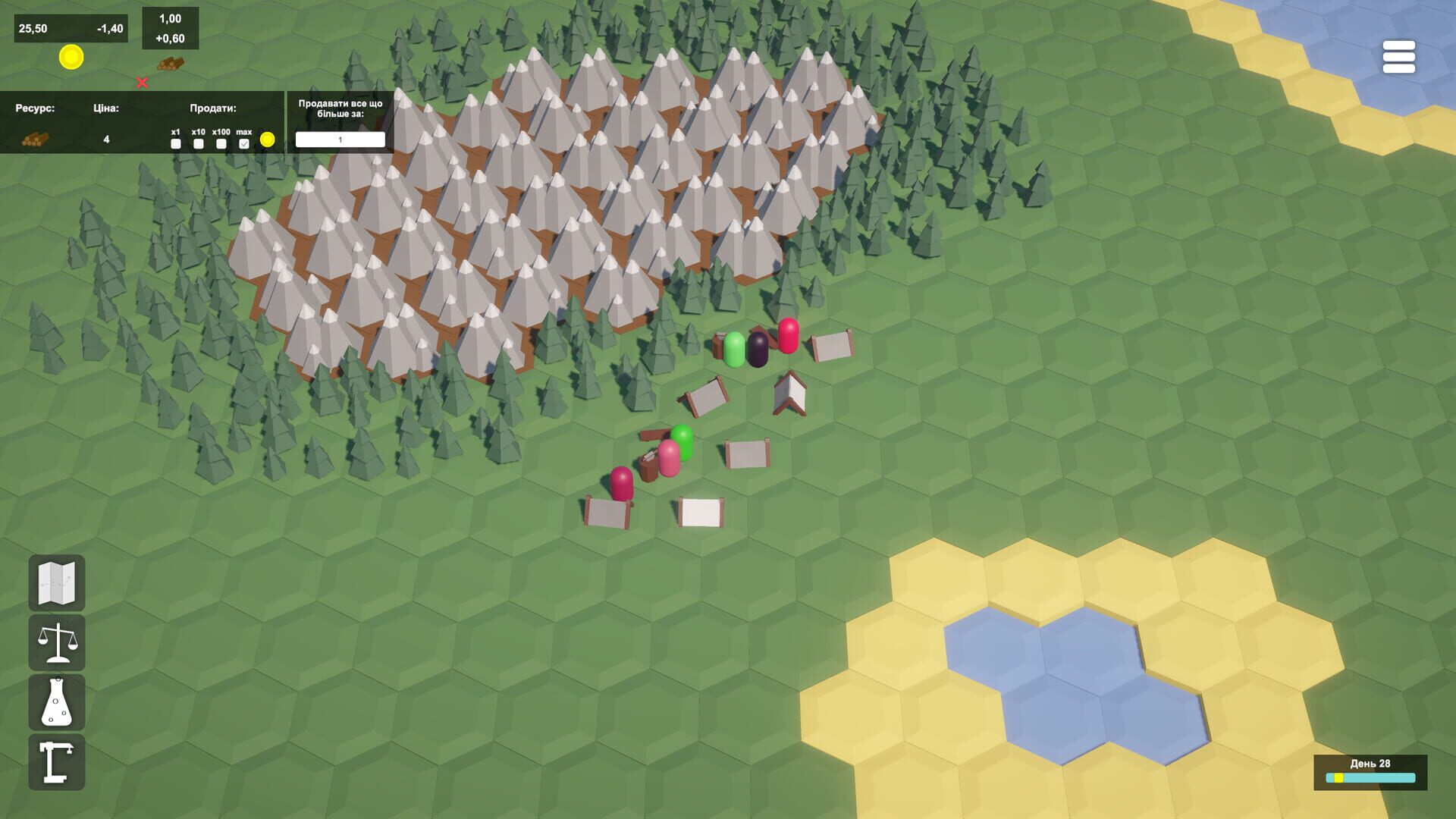Switch to the Продати section header

tap(214, 108)
